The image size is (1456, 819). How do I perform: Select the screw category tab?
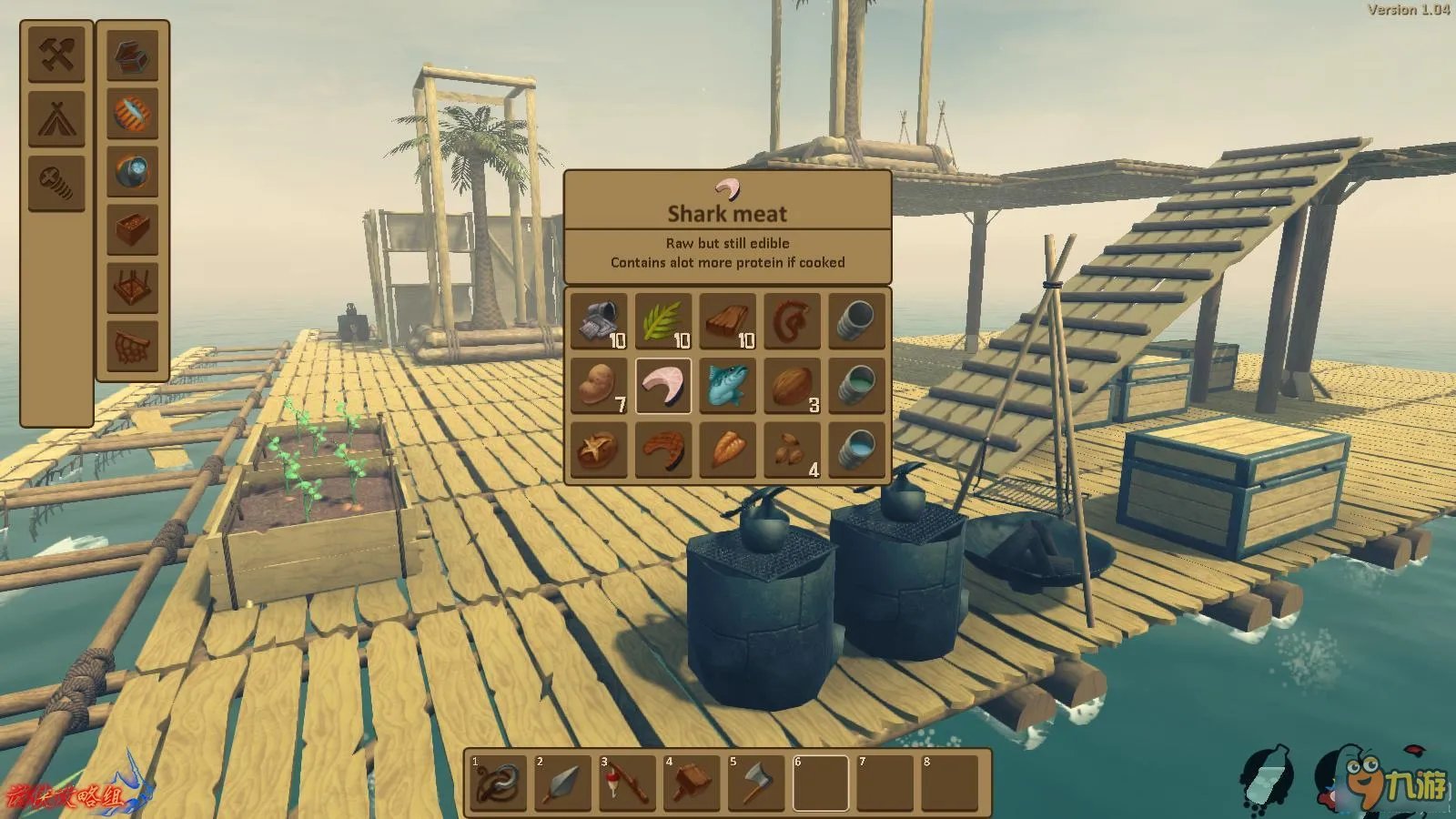pyautogui.click(x=56, y=183)
